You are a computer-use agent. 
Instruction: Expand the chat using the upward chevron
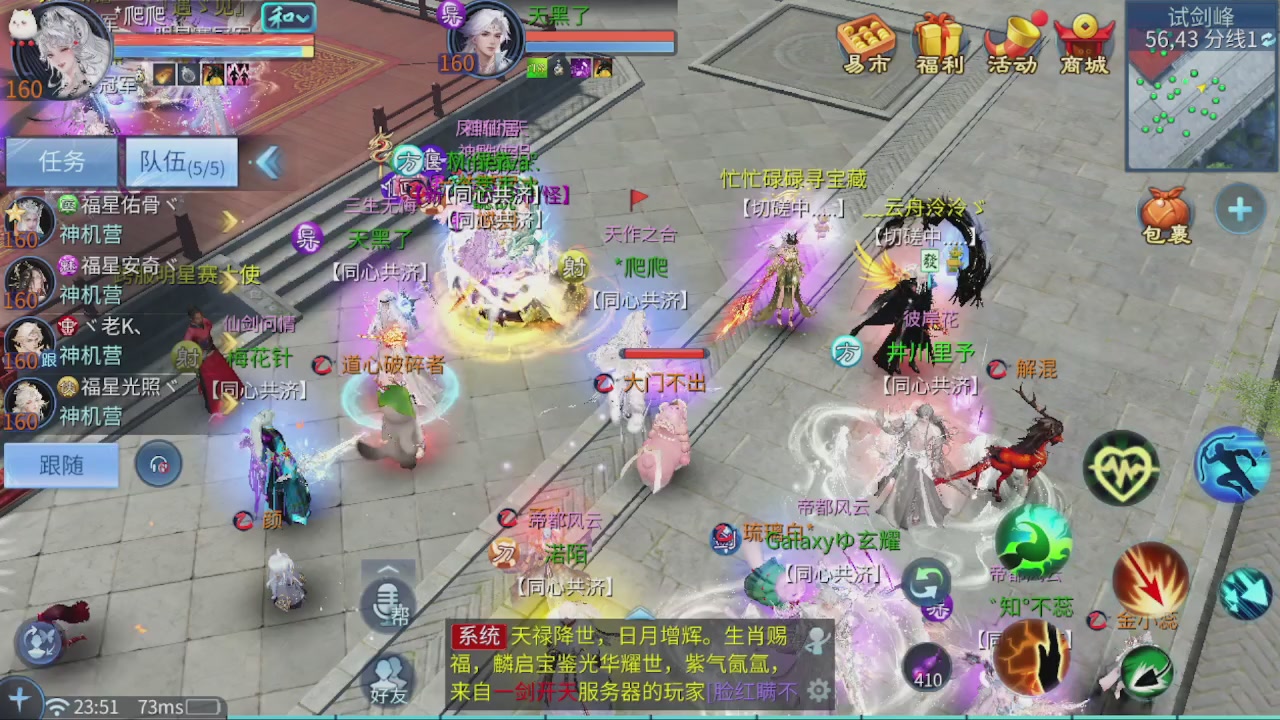click(x=388, y=570)
